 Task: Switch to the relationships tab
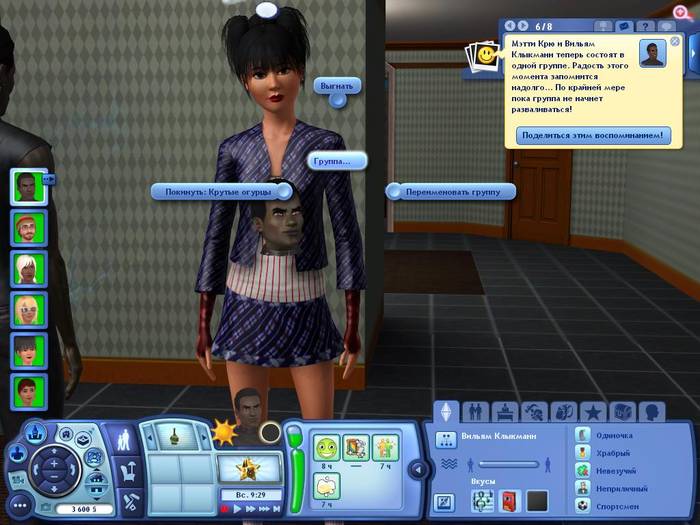(476, 411)
